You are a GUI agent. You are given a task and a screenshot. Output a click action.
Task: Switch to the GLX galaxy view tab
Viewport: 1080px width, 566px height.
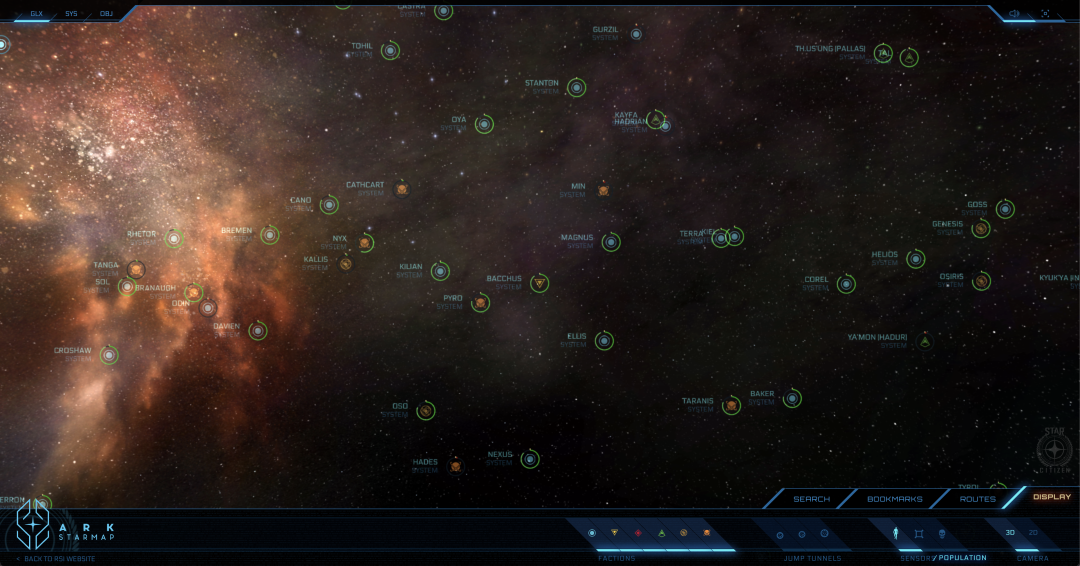(x=37, y=14)
